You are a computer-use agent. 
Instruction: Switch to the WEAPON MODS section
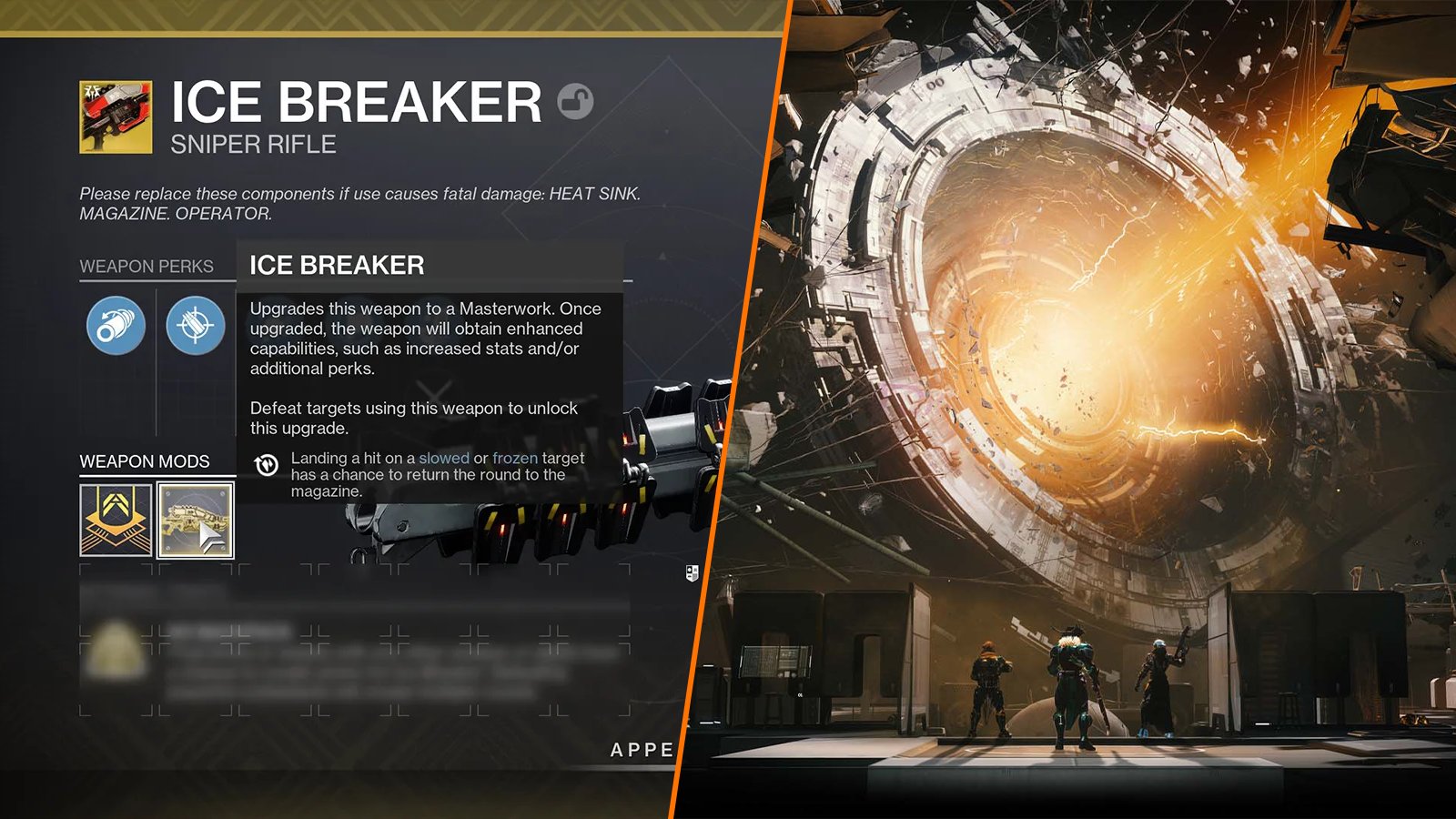click(146, 461)
